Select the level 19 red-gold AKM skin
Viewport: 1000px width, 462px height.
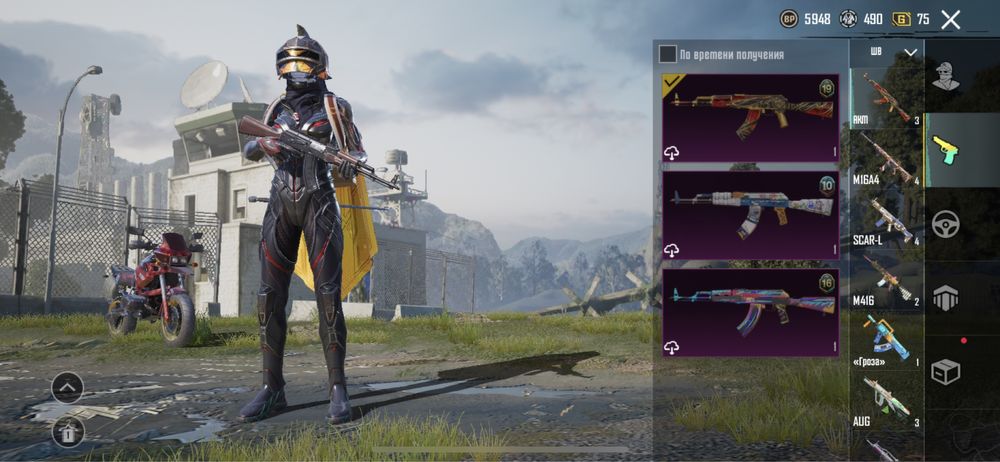pyautogui.click(x=750, y=117)
